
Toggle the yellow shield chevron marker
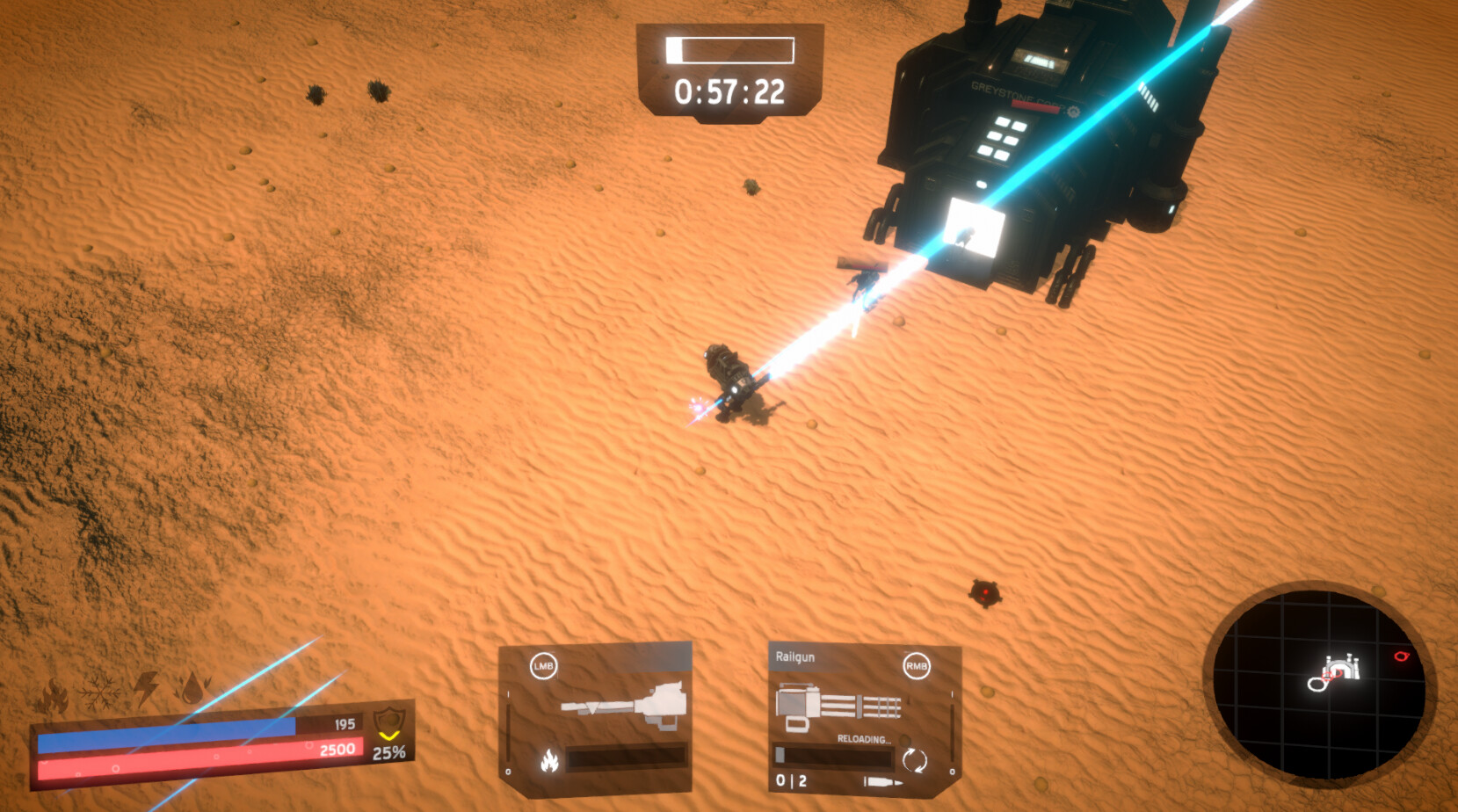(x=388, y=737)
